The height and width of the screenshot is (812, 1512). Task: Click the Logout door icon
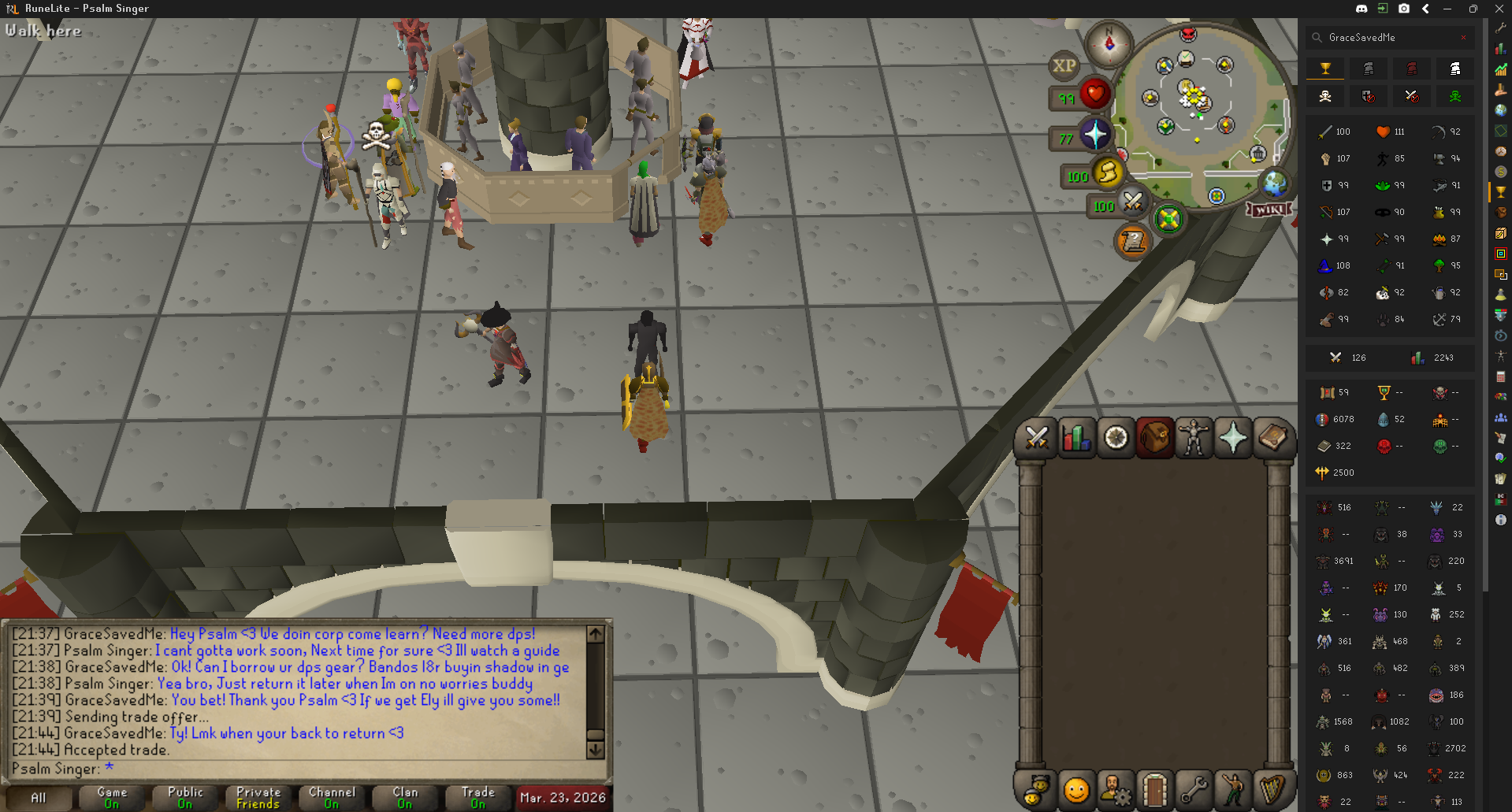click(1154, 790)
